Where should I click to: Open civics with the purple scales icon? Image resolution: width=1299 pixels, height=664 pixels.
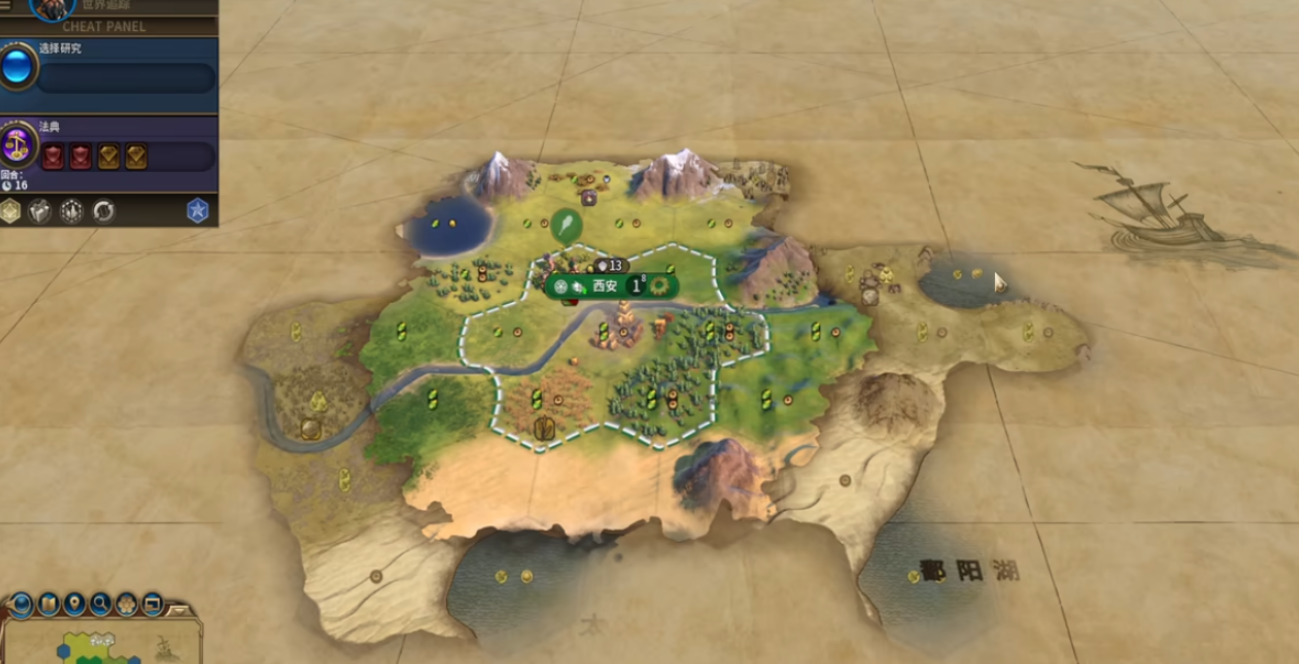click(x=18, y=146)
